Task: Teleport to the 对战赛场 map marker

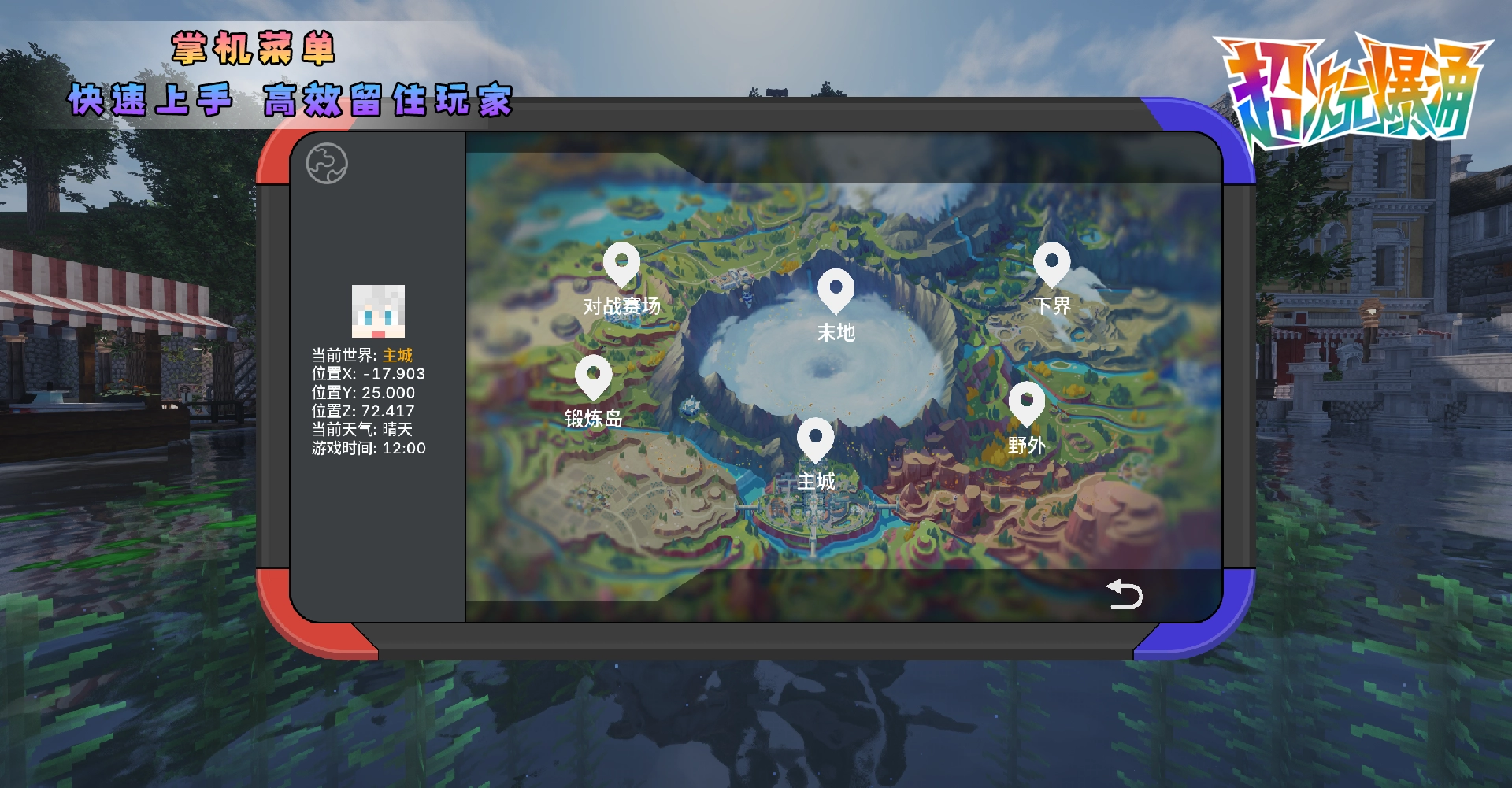Action: pos(621,265)
